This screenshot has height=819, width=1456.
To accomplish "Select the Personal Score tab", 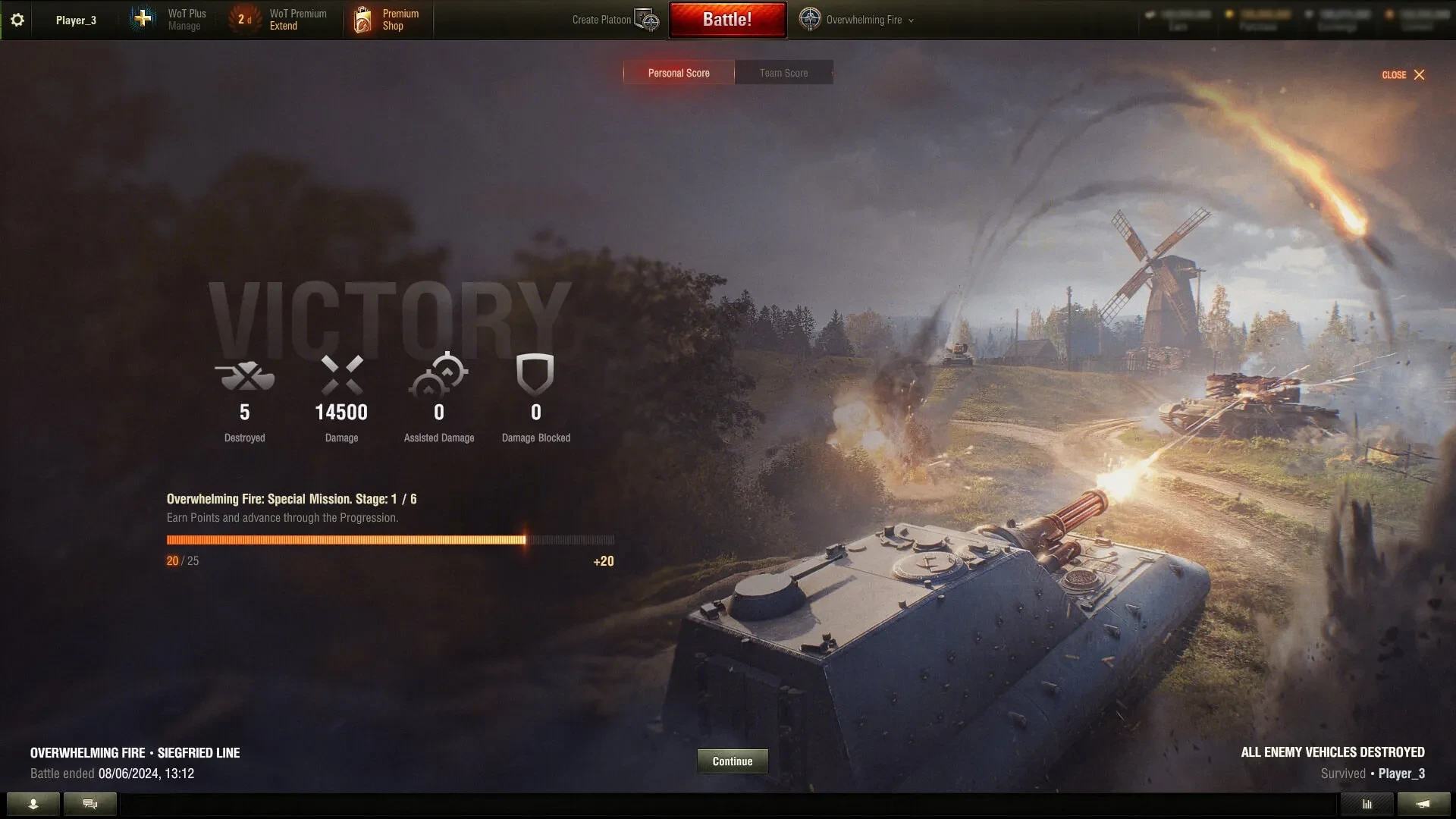I will (679, 73).
